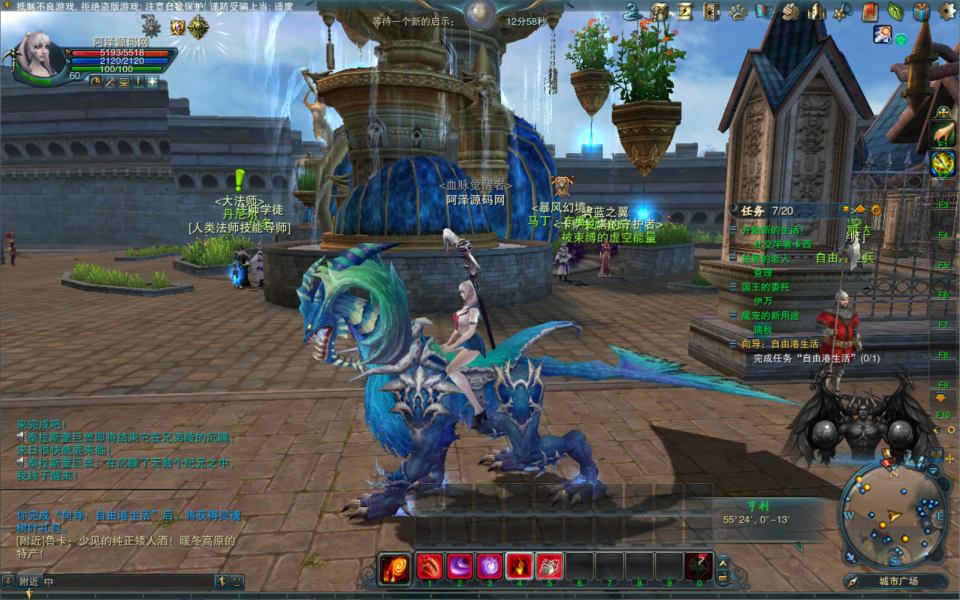Open the paw print pet menu
This screenshot has height=600, width=960.
[x=737, y=12]
